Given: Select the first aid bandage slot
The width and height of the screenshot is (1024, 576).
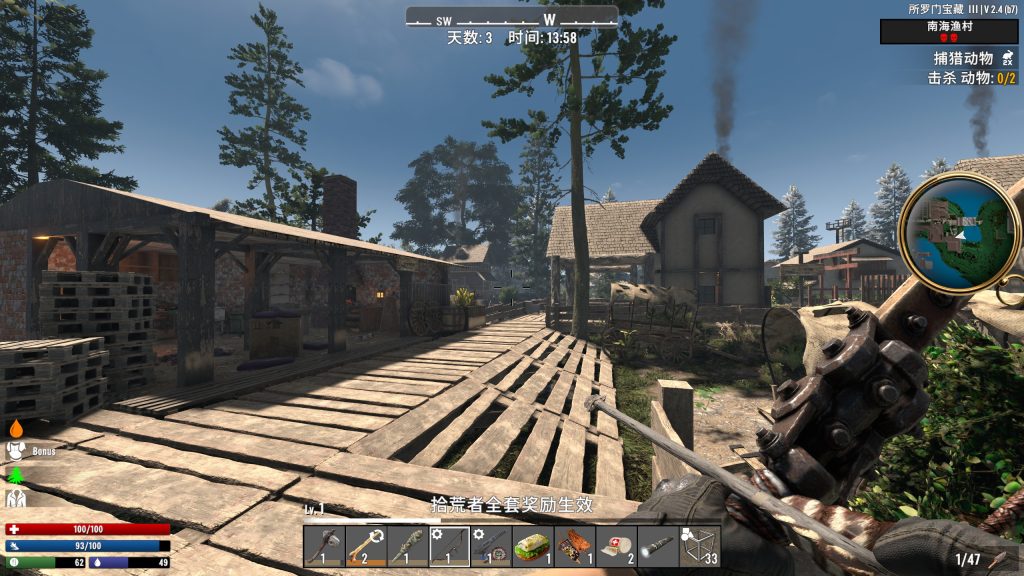Looking at the screenshot, I should (616, 546).
